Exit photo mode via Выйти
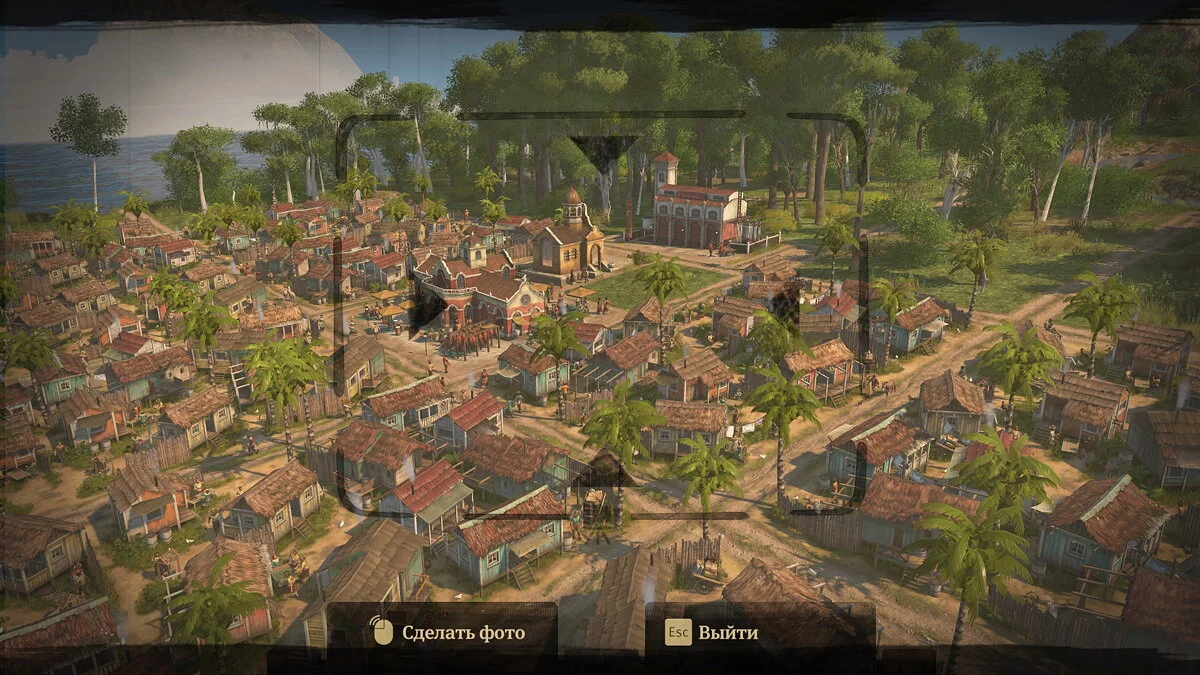The width and height of the screenshot is (1200, 675). 714,632
